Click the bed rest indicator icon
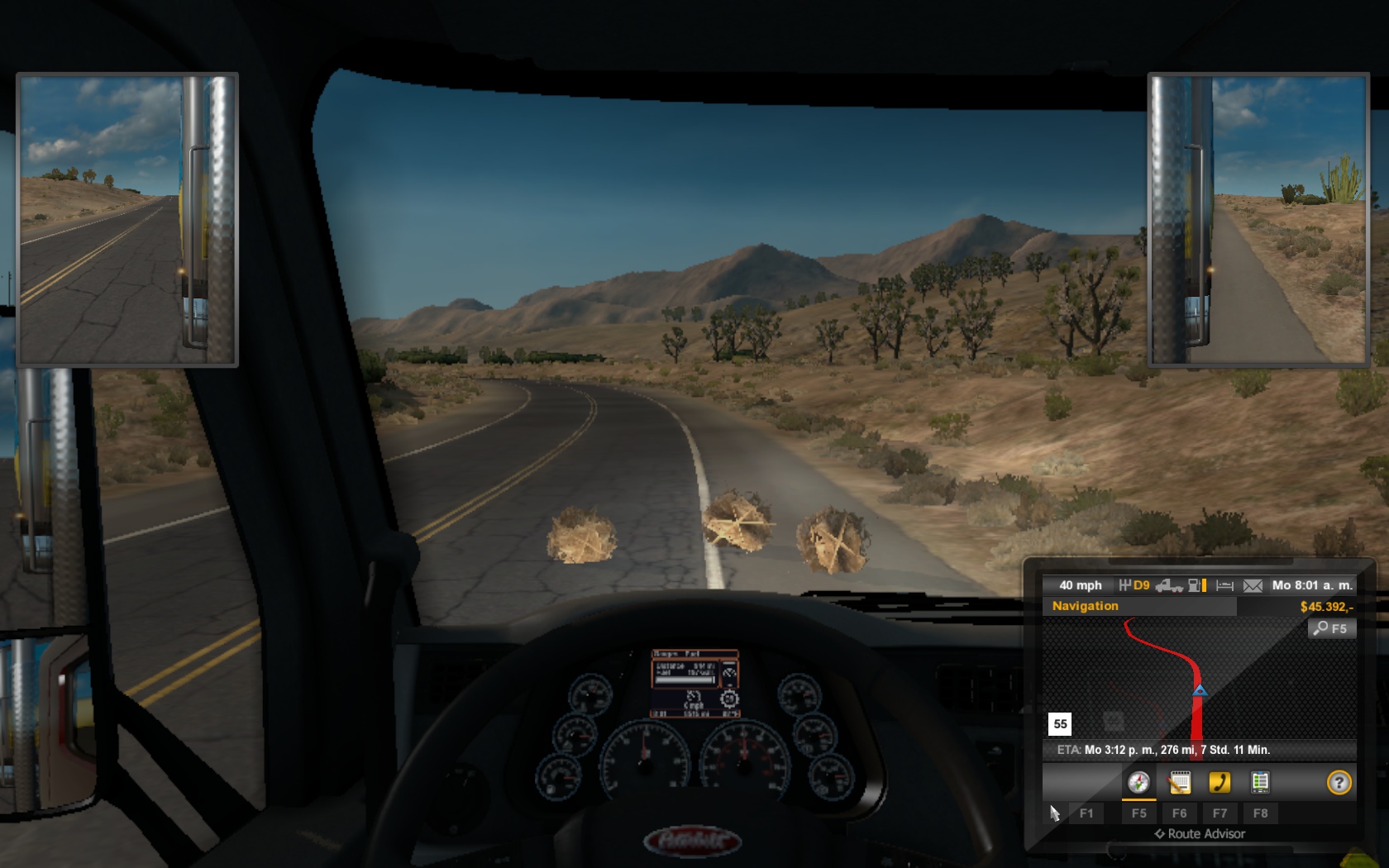The image size is (1389, 868). [x=1225, y=585]
